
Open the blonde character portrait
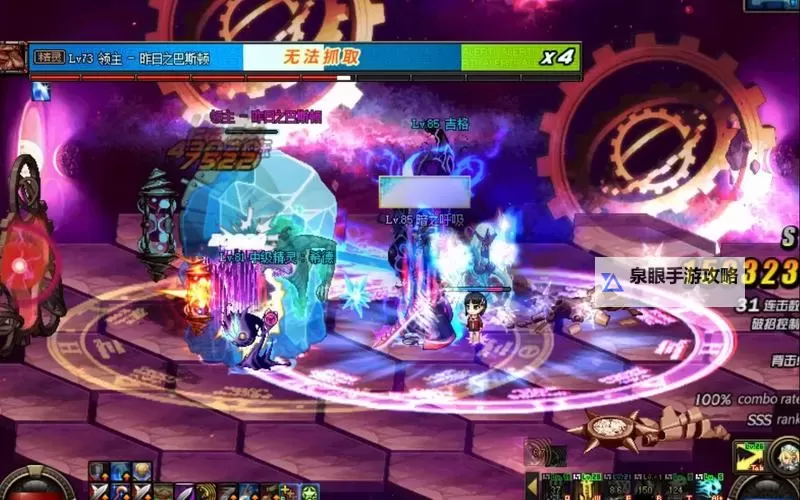[784, 456]
